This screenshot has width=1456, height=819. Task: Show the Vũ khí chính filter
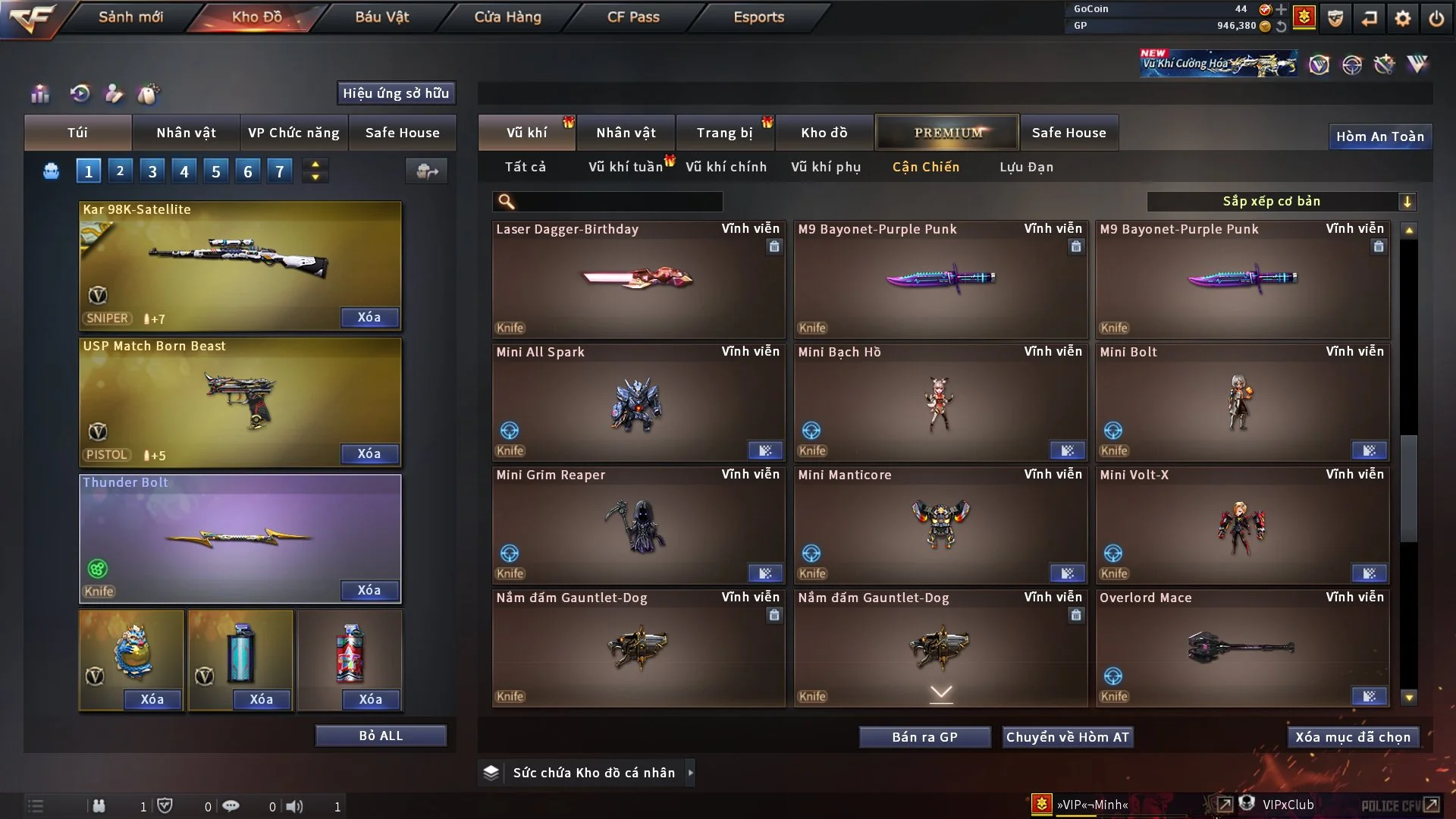pos(726,167)
